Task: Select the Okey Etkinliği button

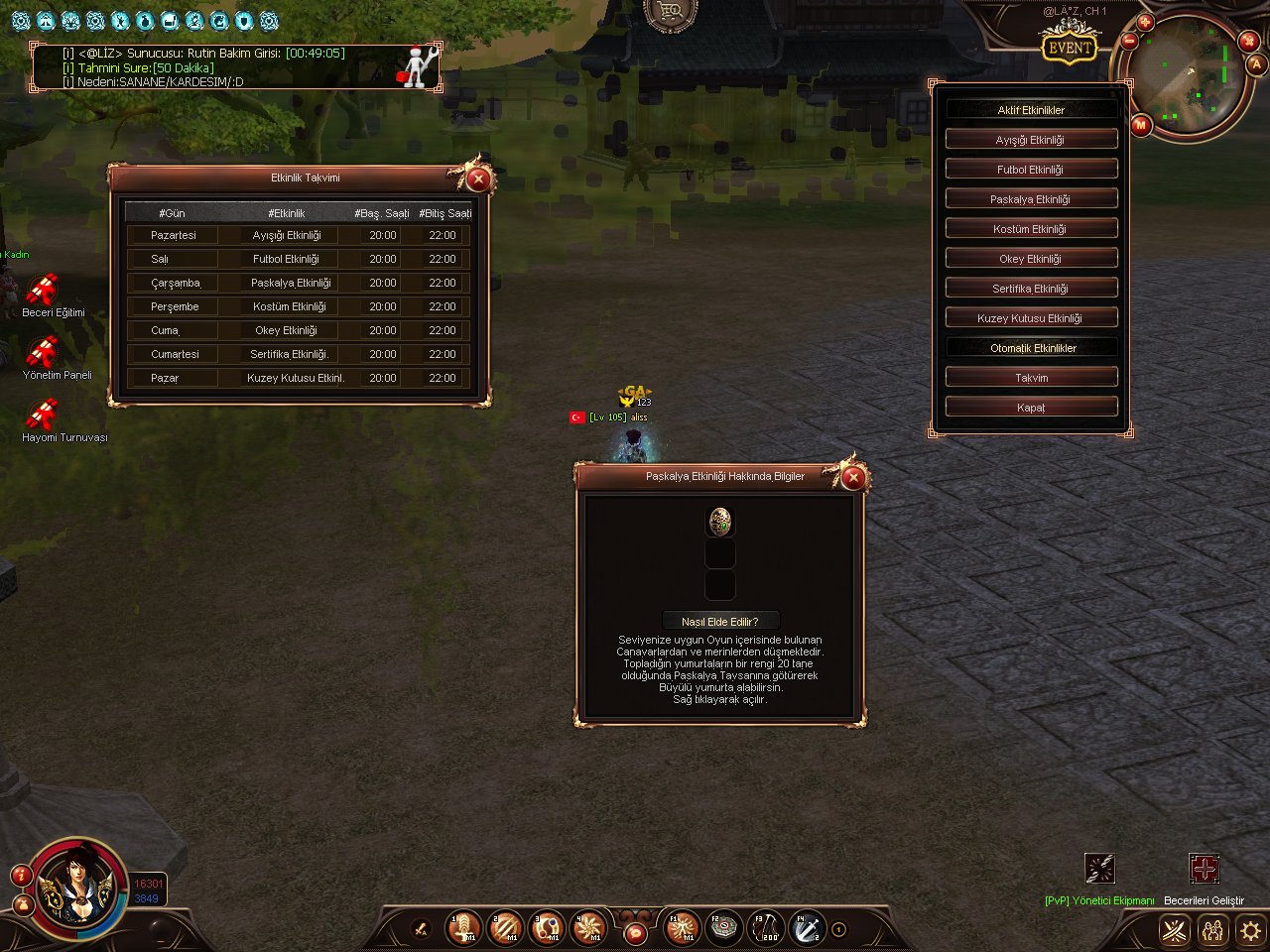Action: 1031,259
